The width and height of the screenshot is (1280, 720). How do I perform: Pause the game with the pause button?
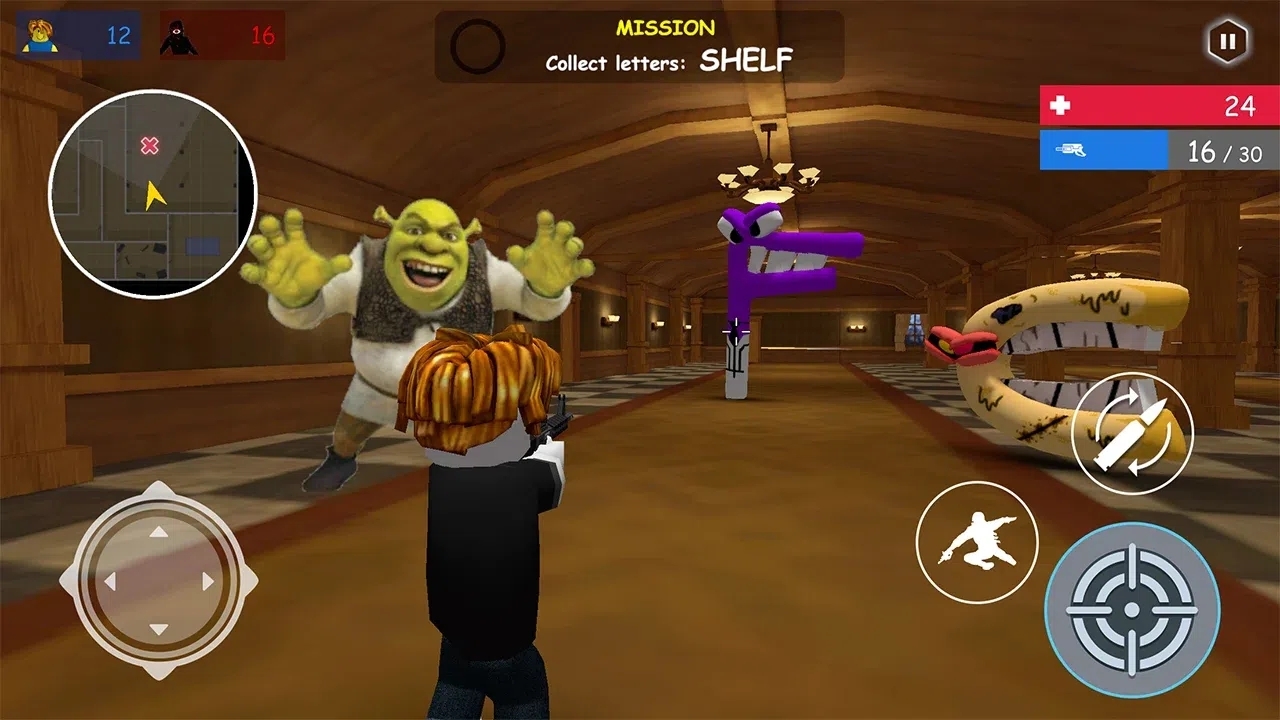[x=1227, y=41]
